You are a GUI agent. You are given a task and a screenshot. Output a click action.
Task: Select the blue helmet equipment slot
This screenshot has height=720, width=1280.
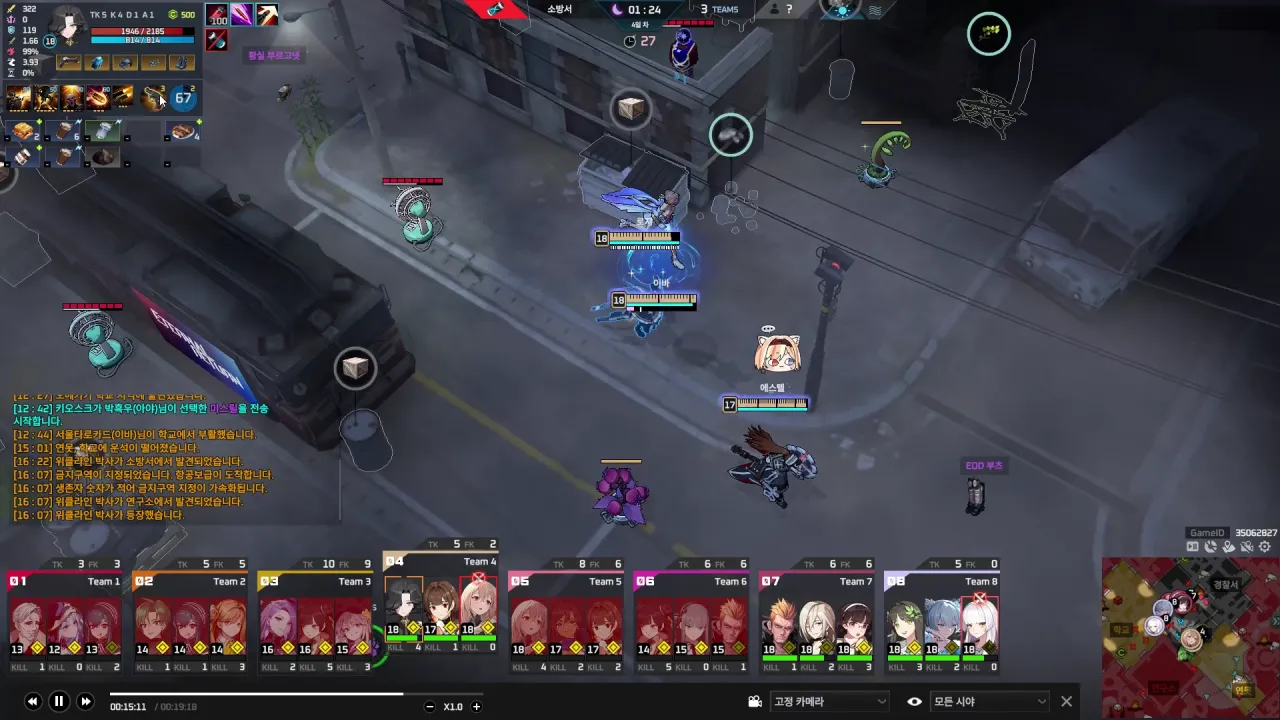[125, 63]
